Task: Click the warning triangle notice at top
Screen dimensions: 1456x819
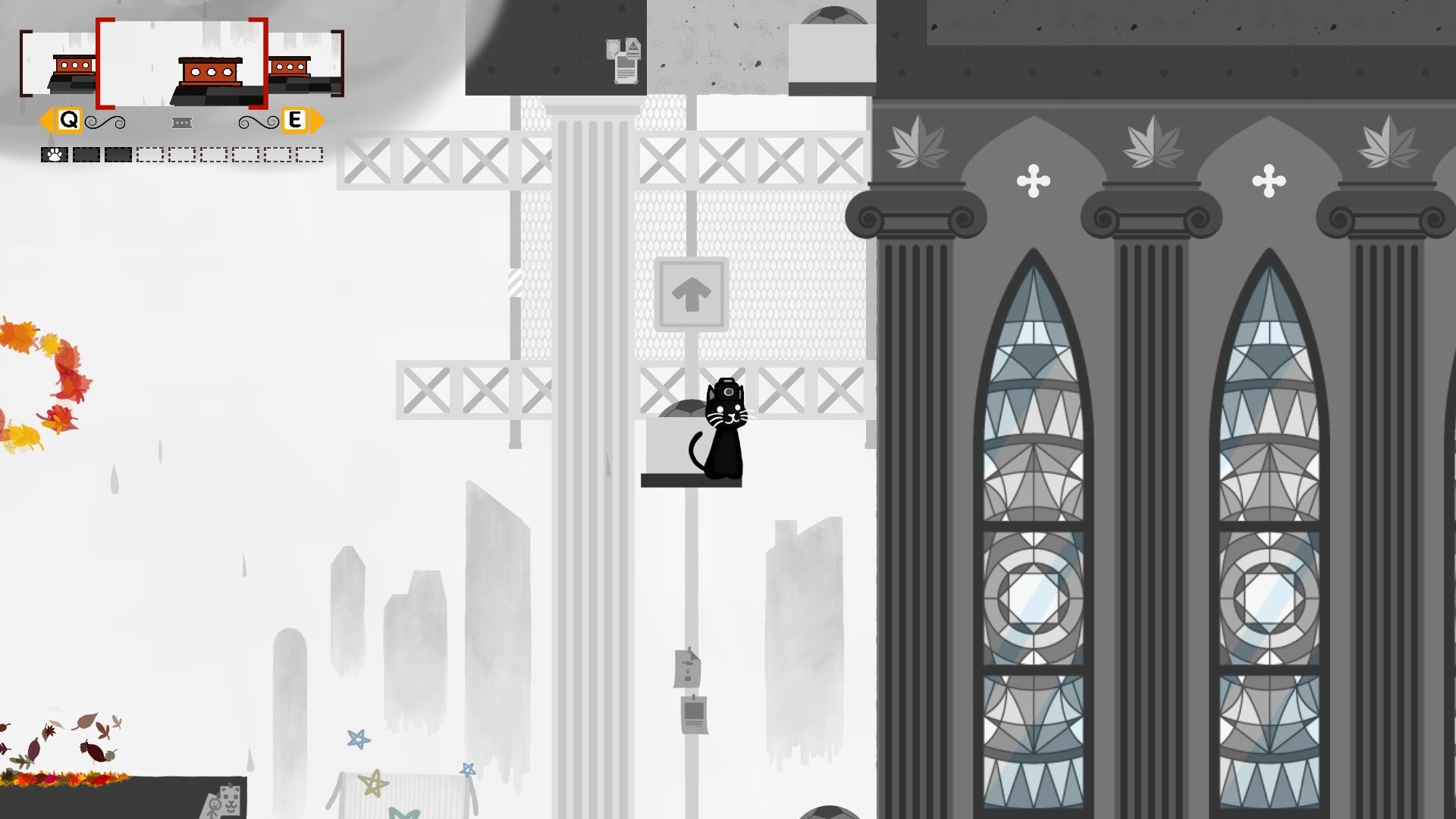Action: coord(632,47)
